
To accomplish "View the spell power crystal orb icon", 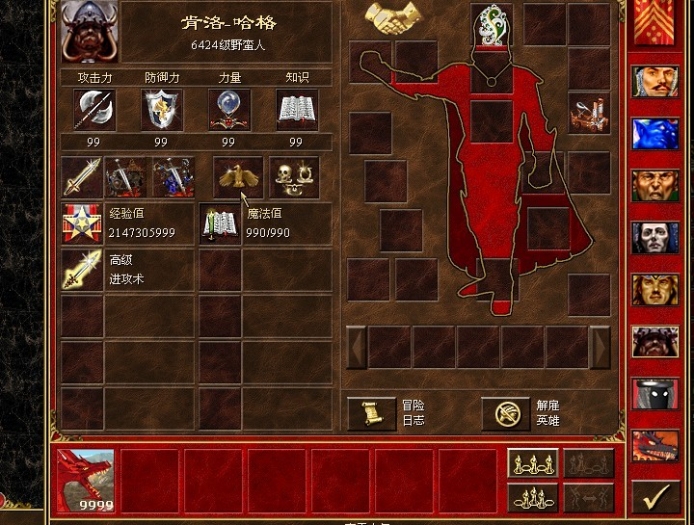I will 230,109.
